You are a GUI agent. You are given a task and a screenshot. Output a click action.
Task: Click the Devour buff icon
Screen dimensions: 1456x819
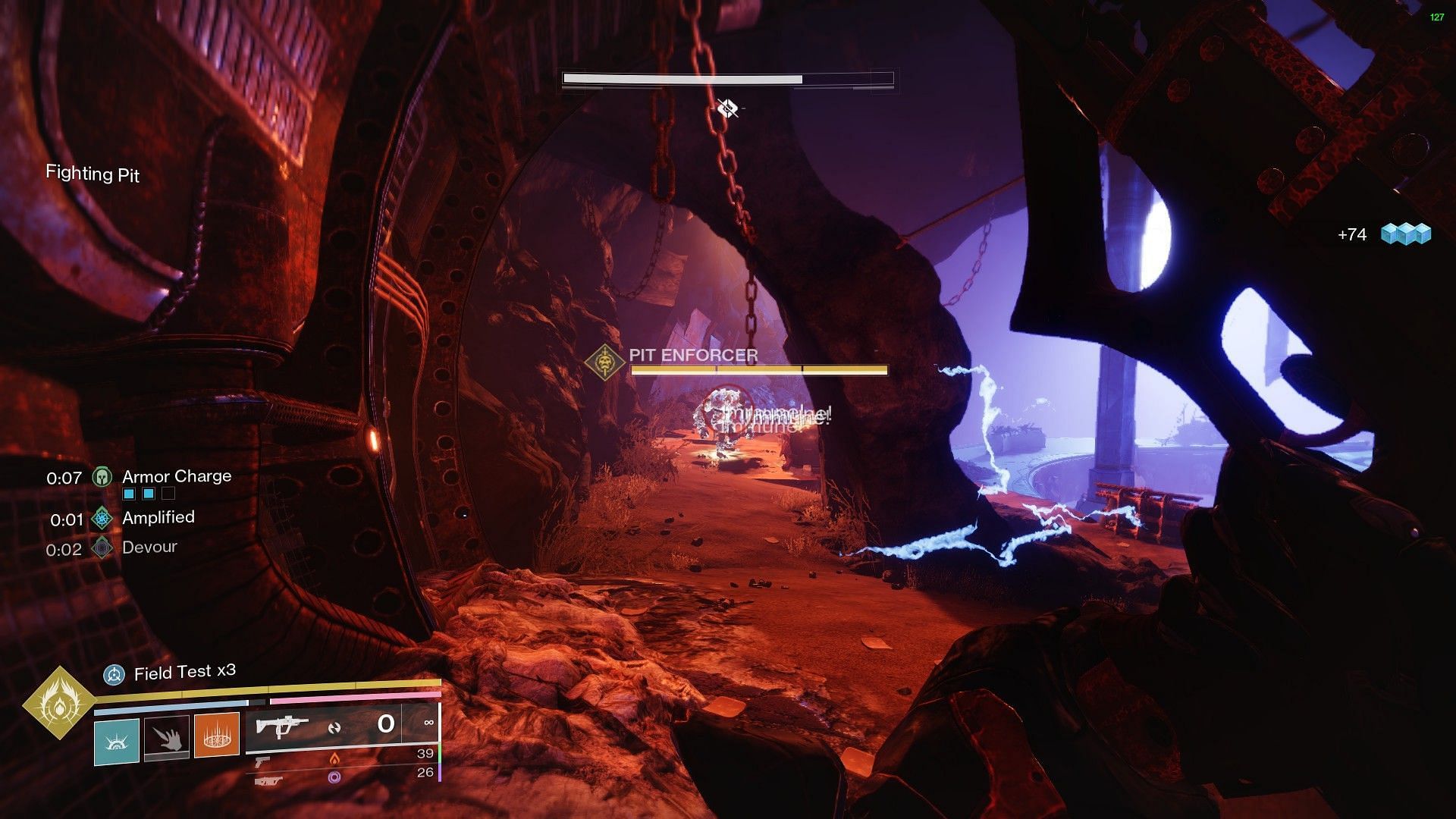[102, 548]
